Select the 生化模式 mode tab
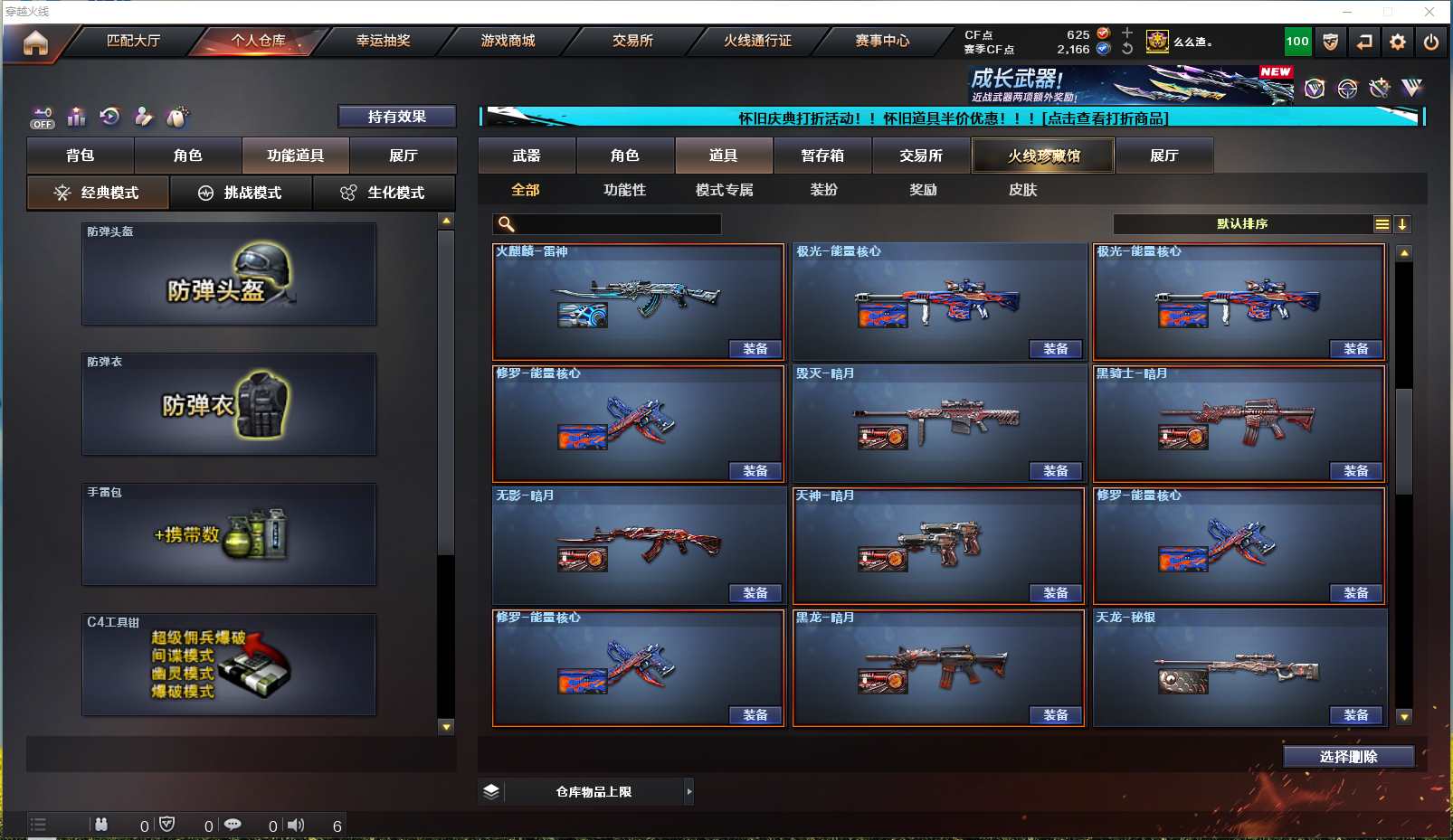This screenshot has width=1453, height=840. tap(384, 193)
